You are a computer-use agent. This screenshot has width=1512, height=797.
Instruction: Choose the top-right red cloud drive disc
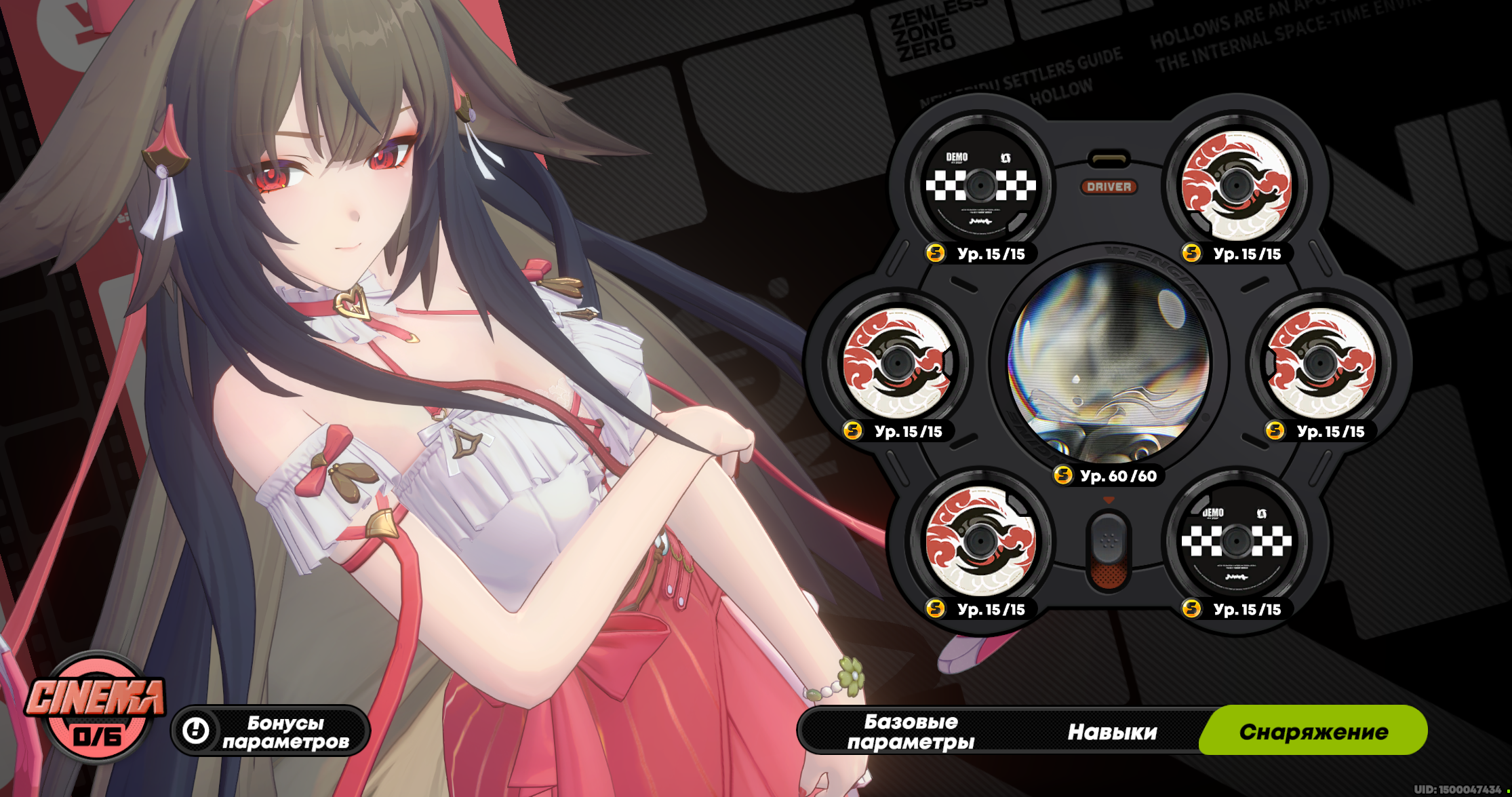1236,185
